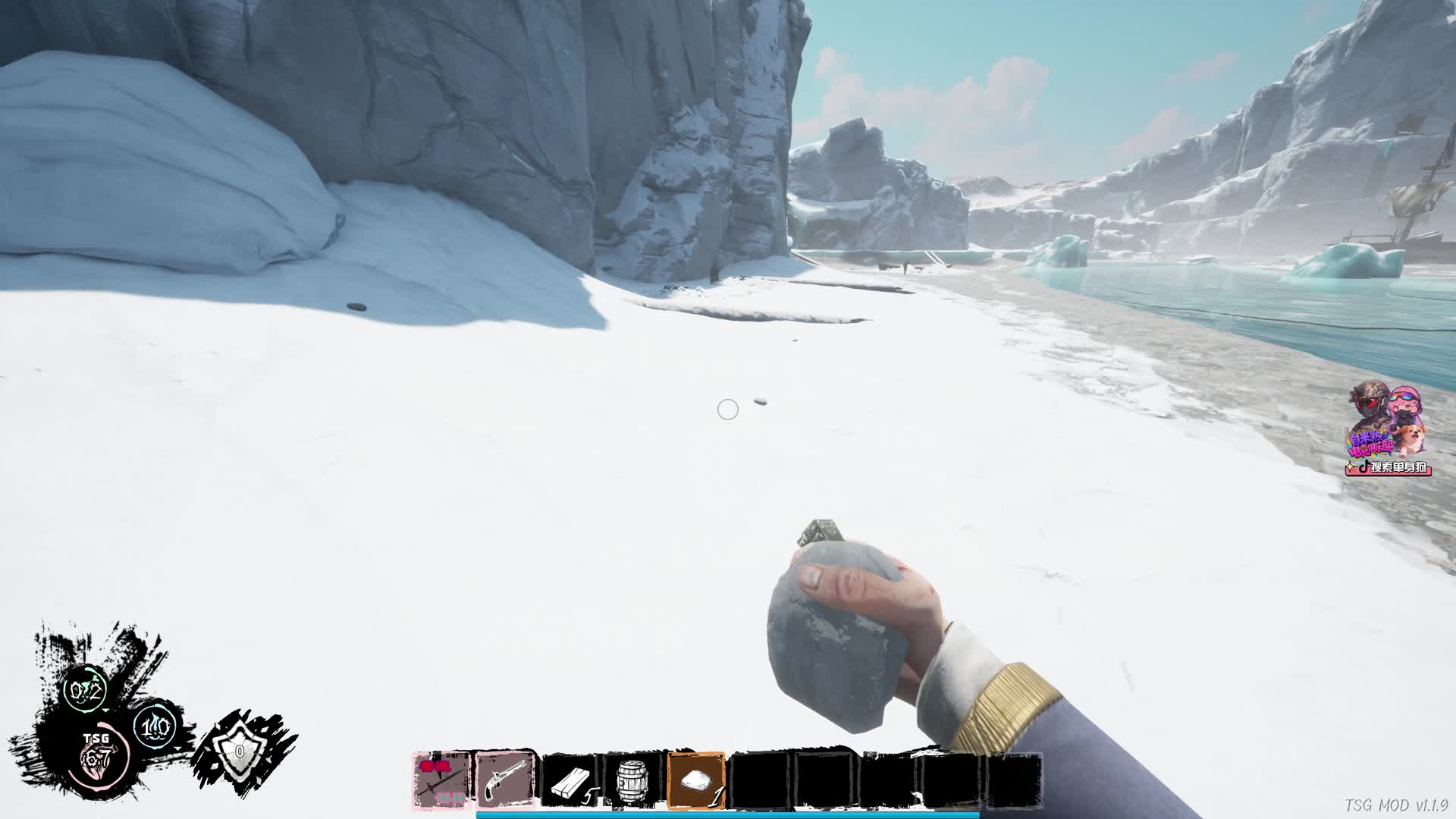Choose the wooden planks slot

pyautogui.click(x=571, y=782)
